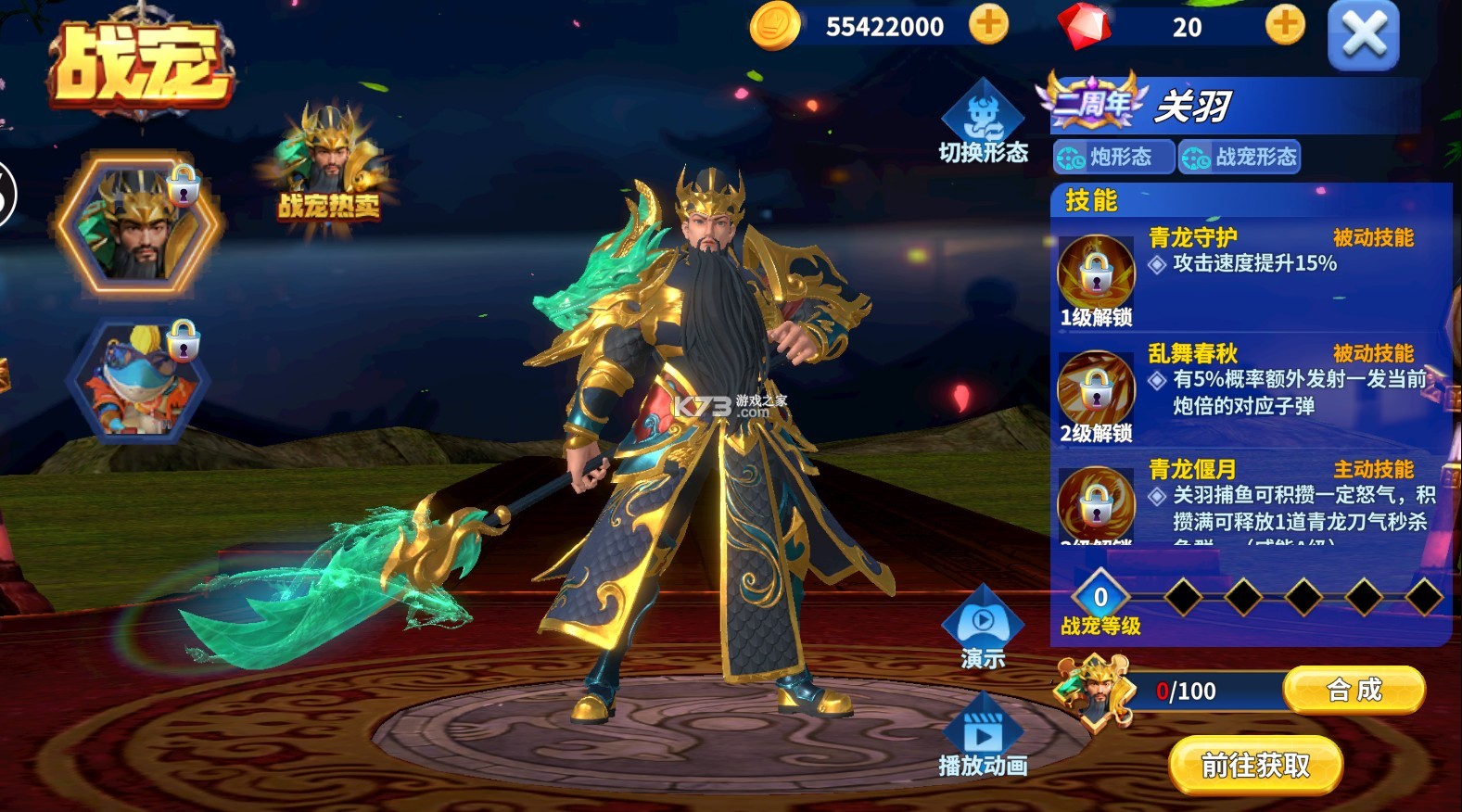Close the 战宠 pet screen
Viewport: 1462px width, 812px height.
[1363, 36]
